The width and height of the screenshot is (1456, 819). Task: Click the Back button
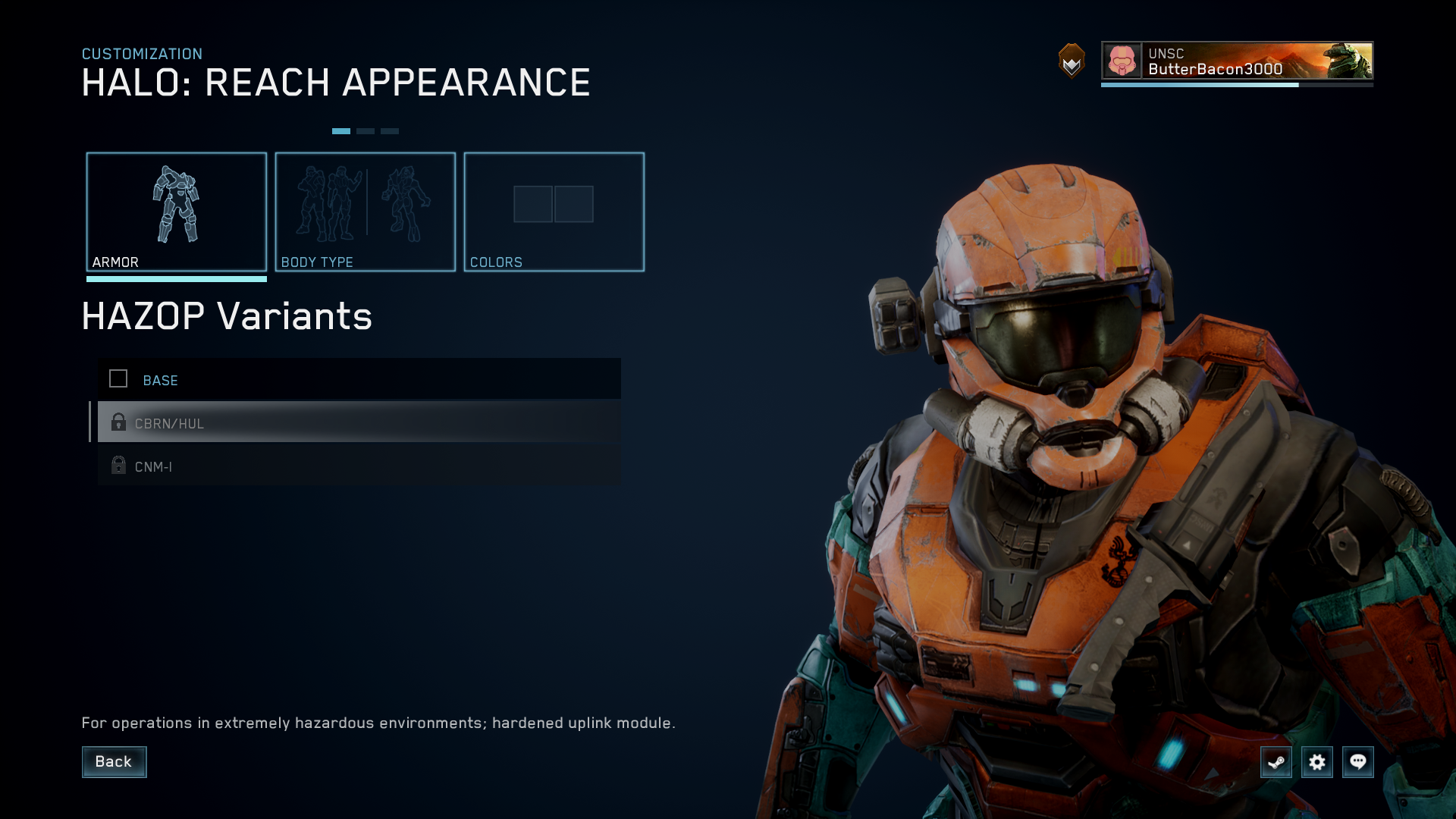[114, 761]
